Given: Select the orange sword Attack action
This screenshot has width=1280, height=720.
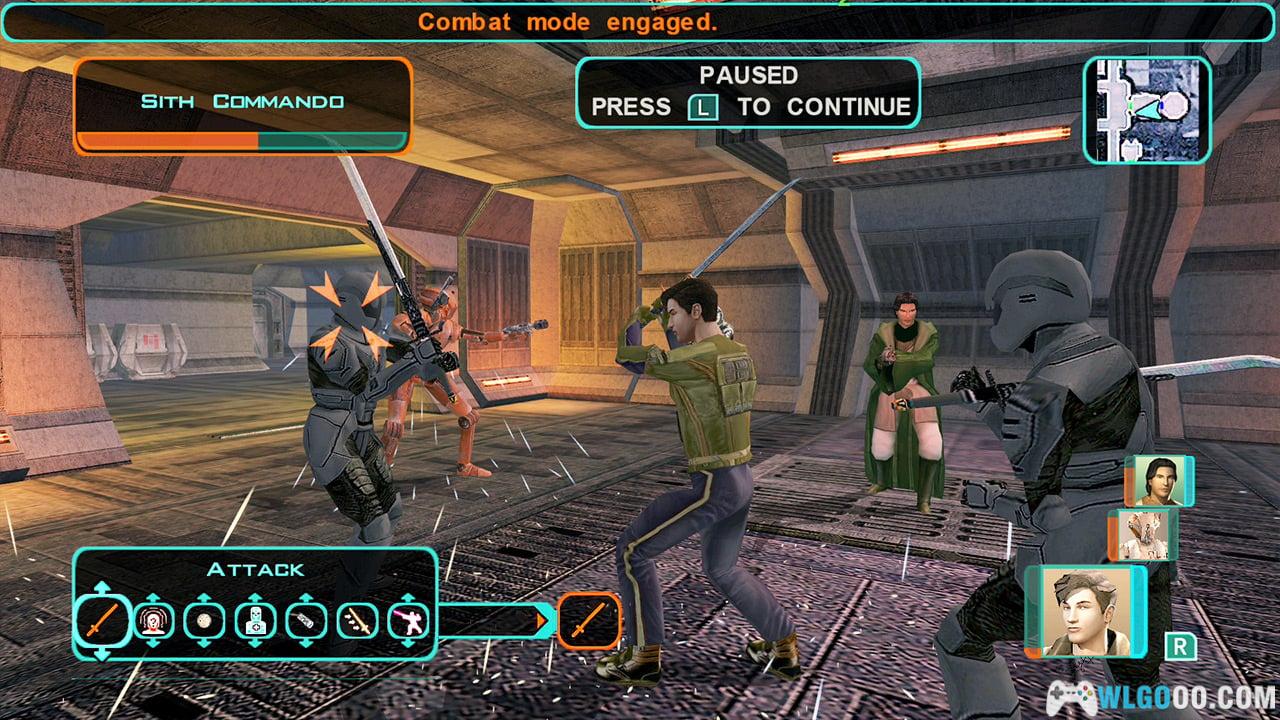Looking at the screenshot, I should click(x=103, y=621).
